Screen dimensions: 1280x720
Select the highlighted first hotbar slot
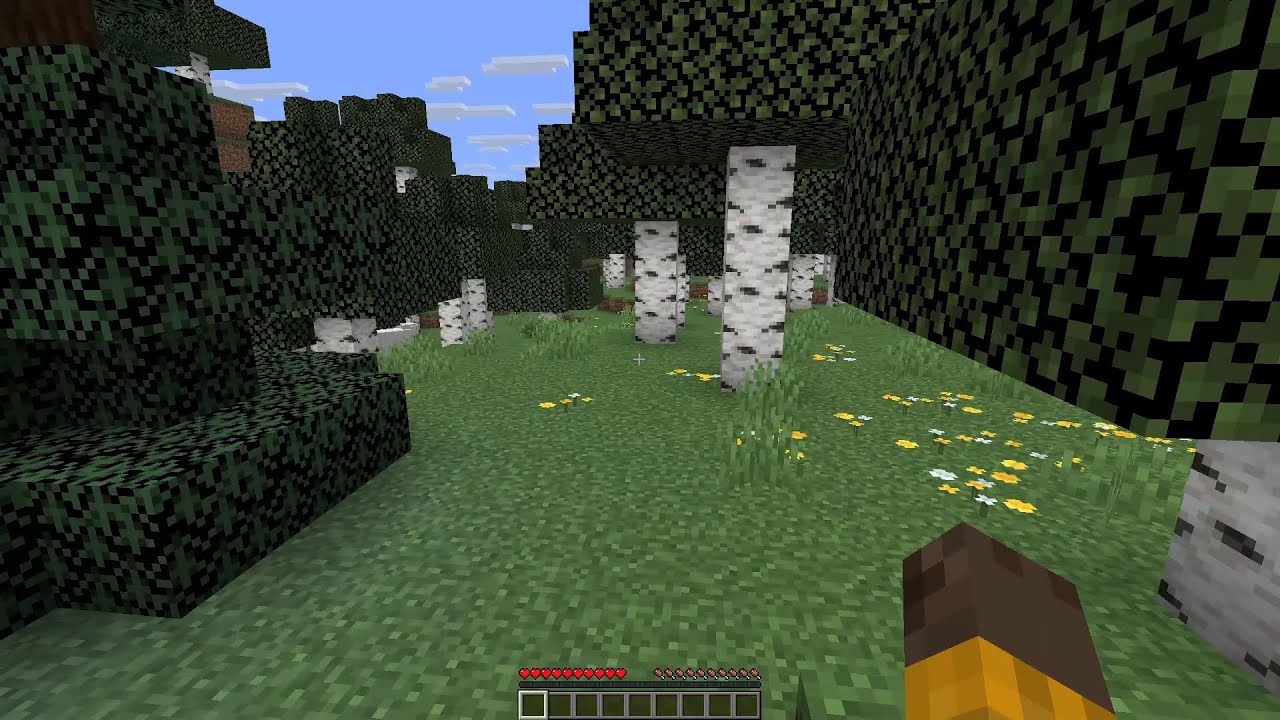533,704
